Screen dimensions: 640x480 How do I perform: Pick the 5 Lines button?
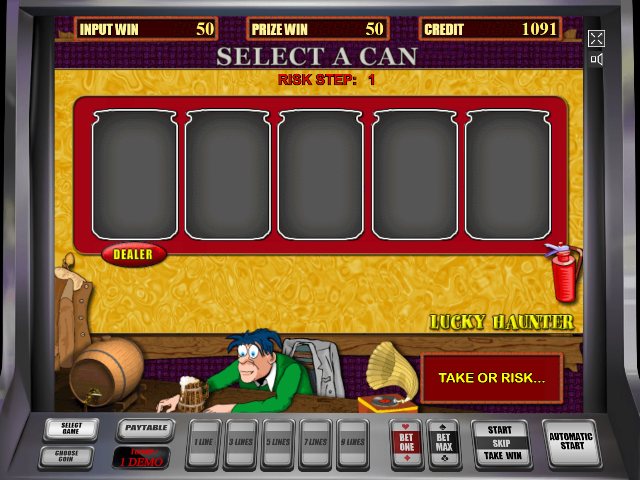(277, 442)
